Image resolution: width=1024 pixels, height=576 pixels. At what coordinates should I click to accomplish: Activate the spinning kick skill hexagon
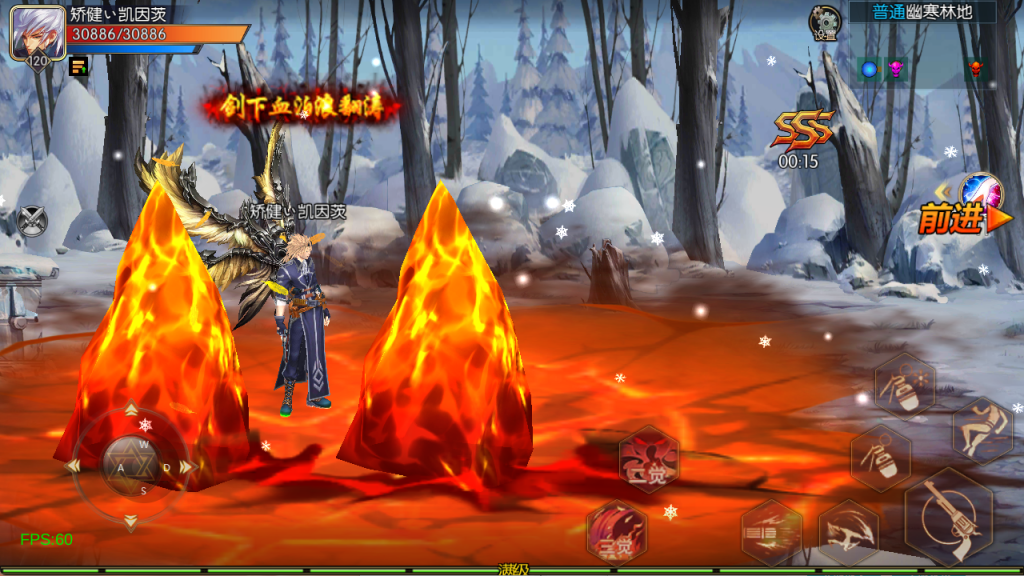click(x=849, y=531)
